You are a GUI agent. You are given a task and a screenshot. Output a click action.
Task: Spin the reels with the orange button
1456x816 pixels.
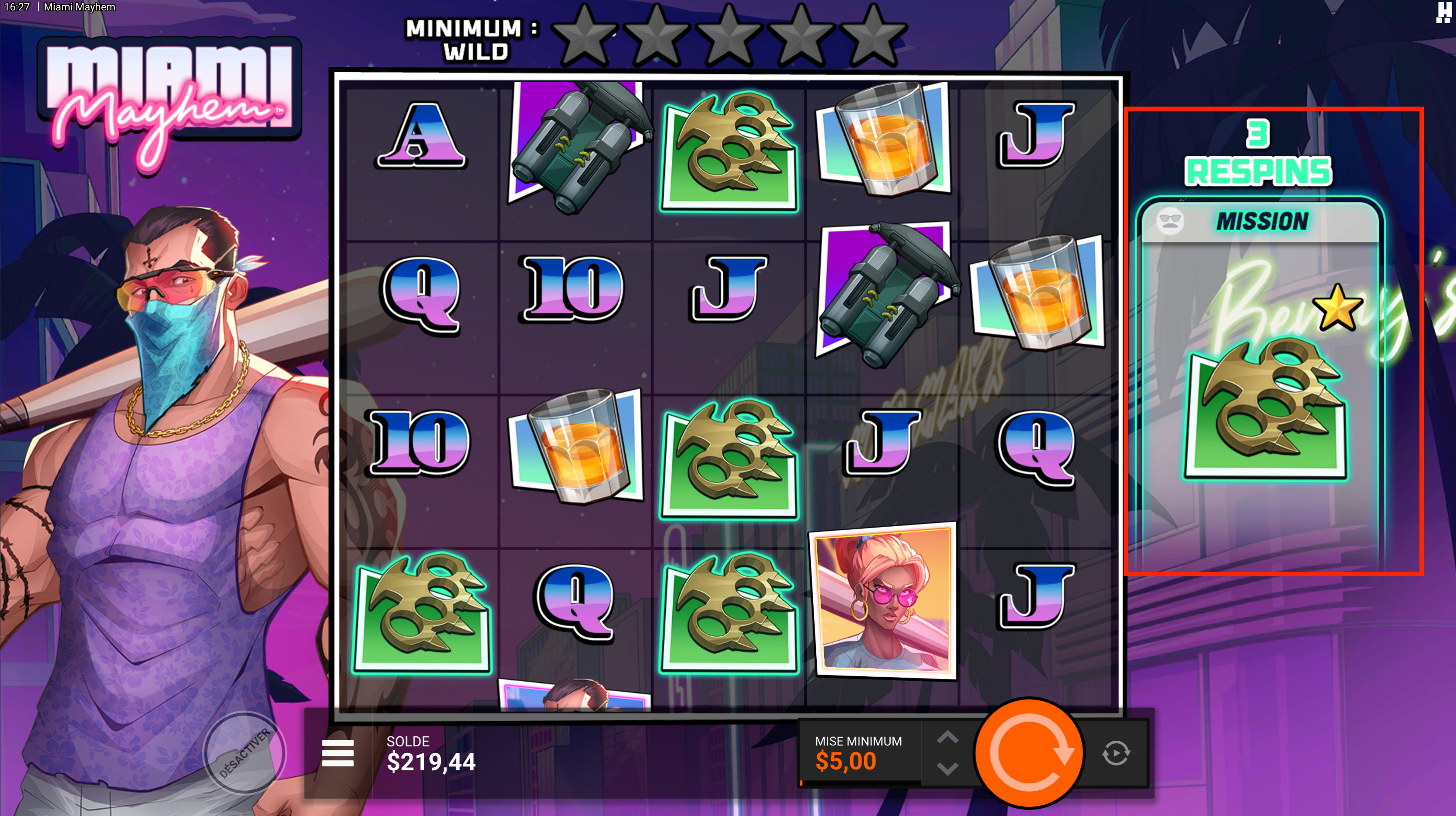coord(1029,752)
